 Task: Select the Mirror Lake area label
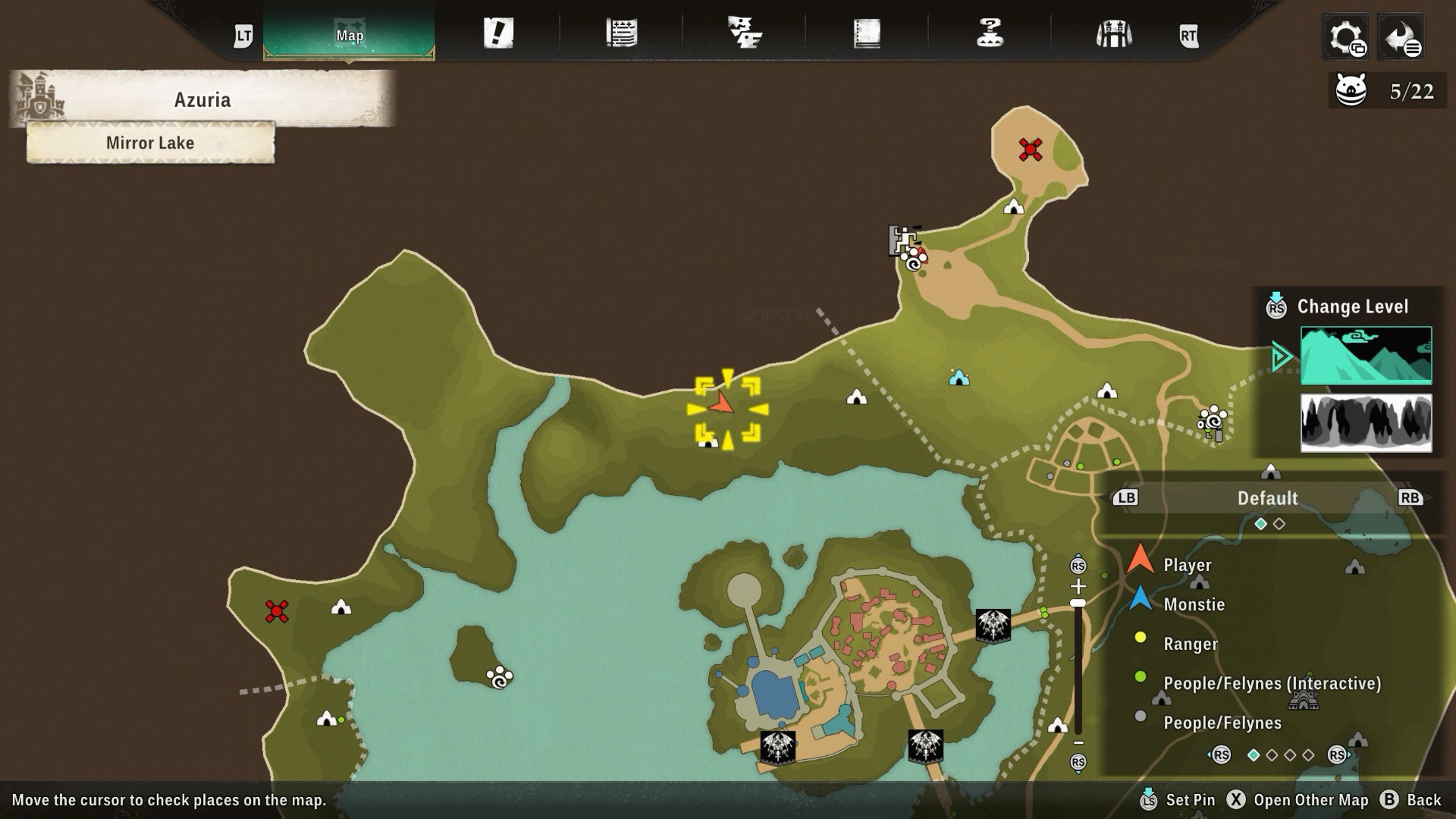coord(150,143)
